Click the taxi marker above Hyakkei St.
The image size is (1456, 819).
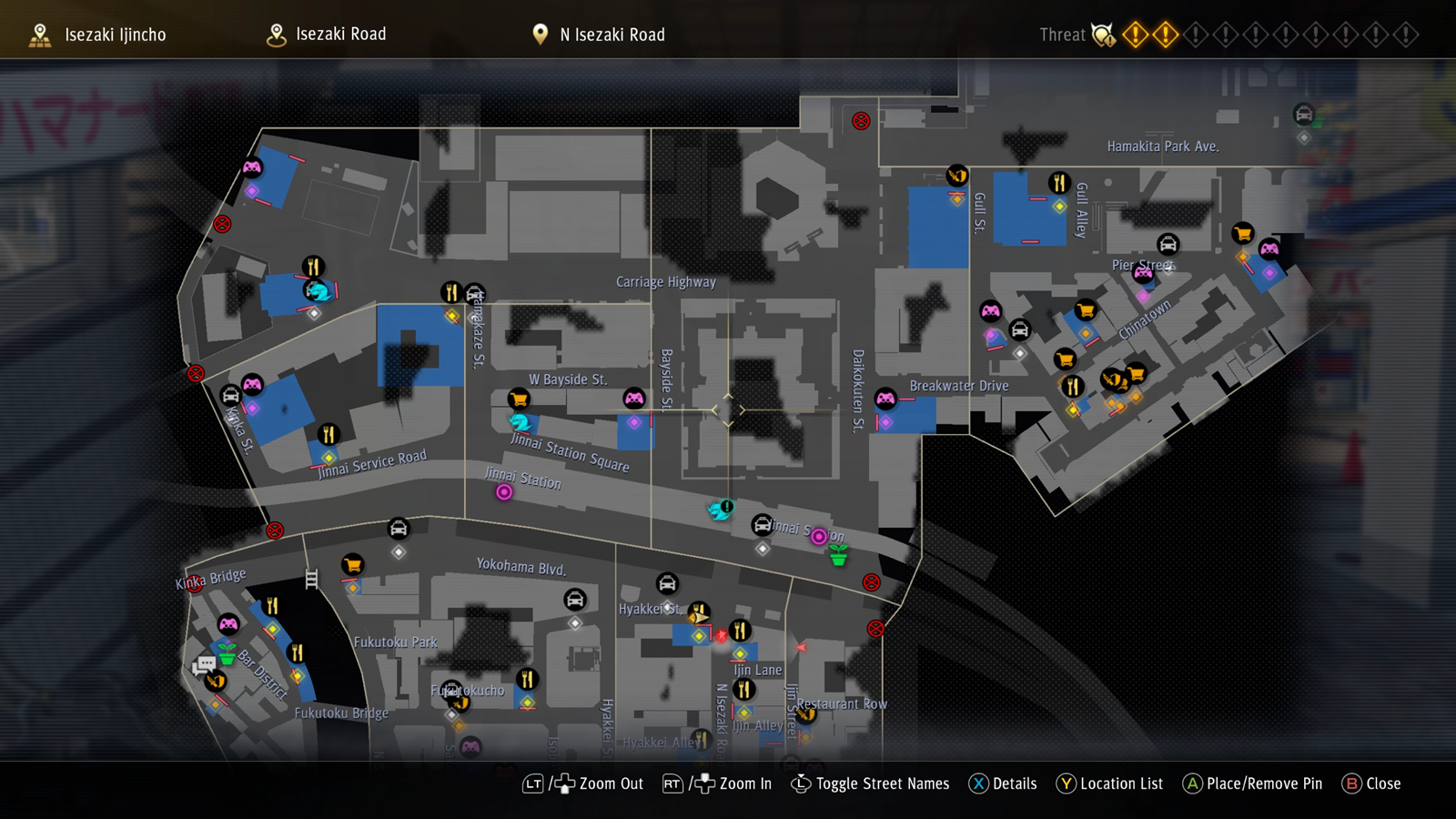667,583
